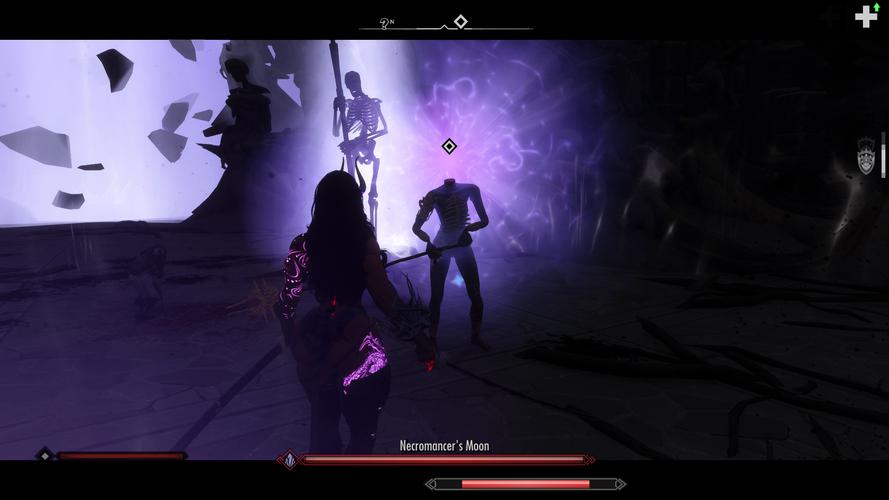Select the diamond quest marker on the compass
This screenshot has width=889, height=500.
[x=460, y=21]
